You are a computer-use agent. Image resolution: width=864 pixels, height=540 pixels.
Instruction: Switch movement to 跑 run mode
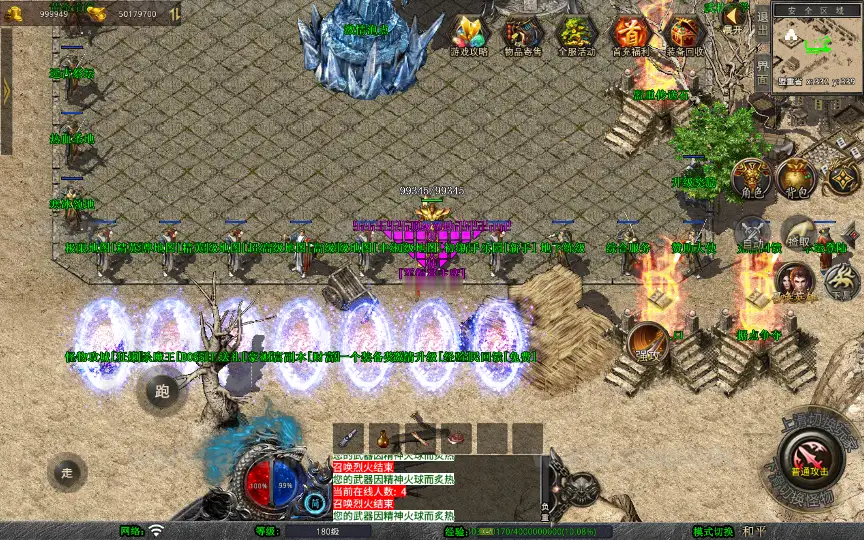click(x=162, y=391)
